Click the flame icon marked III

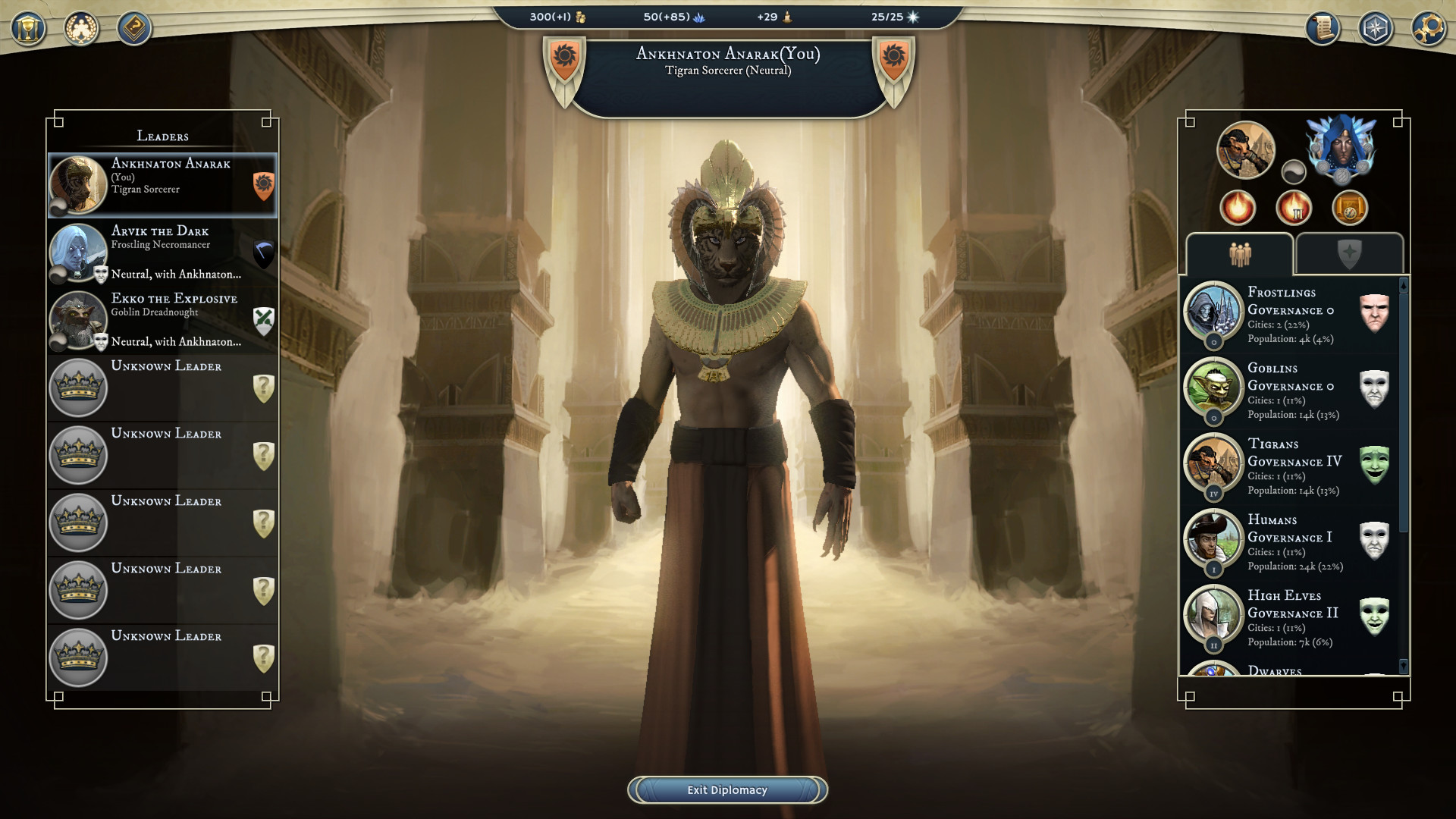click(1294, 208)
